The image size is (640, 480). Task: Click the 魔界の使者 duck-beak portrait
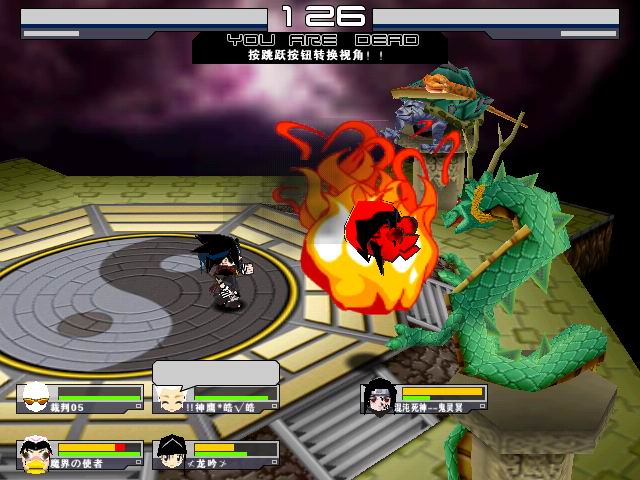click(x=36, y=455)
